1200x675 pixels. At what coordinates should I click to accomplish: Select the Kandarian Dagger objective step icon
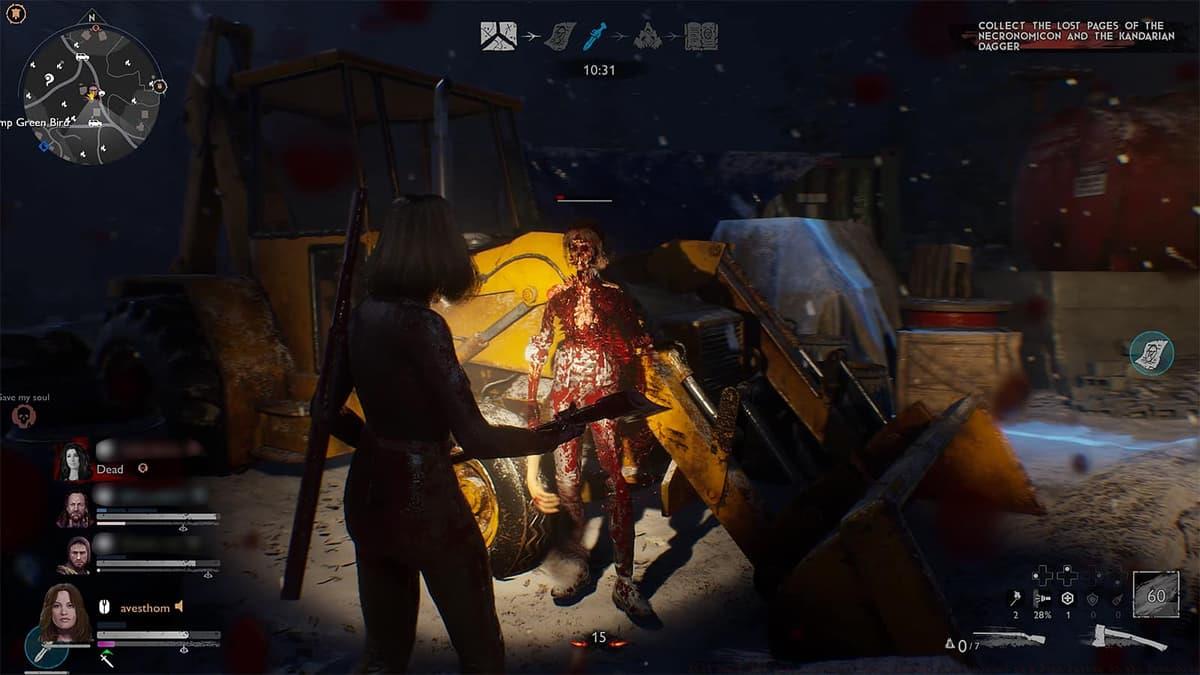point(595,37)
